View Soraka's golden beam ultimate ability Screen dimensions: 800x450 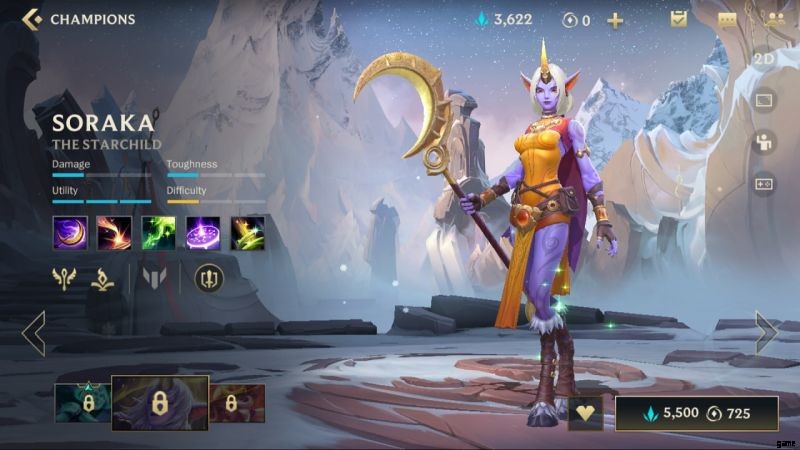[x=247, y=233]
